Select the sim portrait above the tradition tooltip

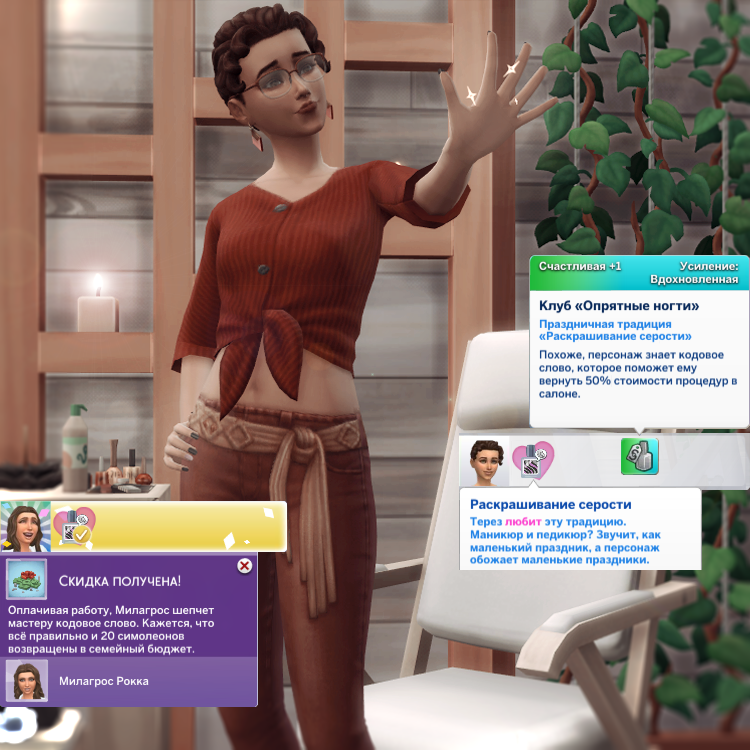click(485, 461)
